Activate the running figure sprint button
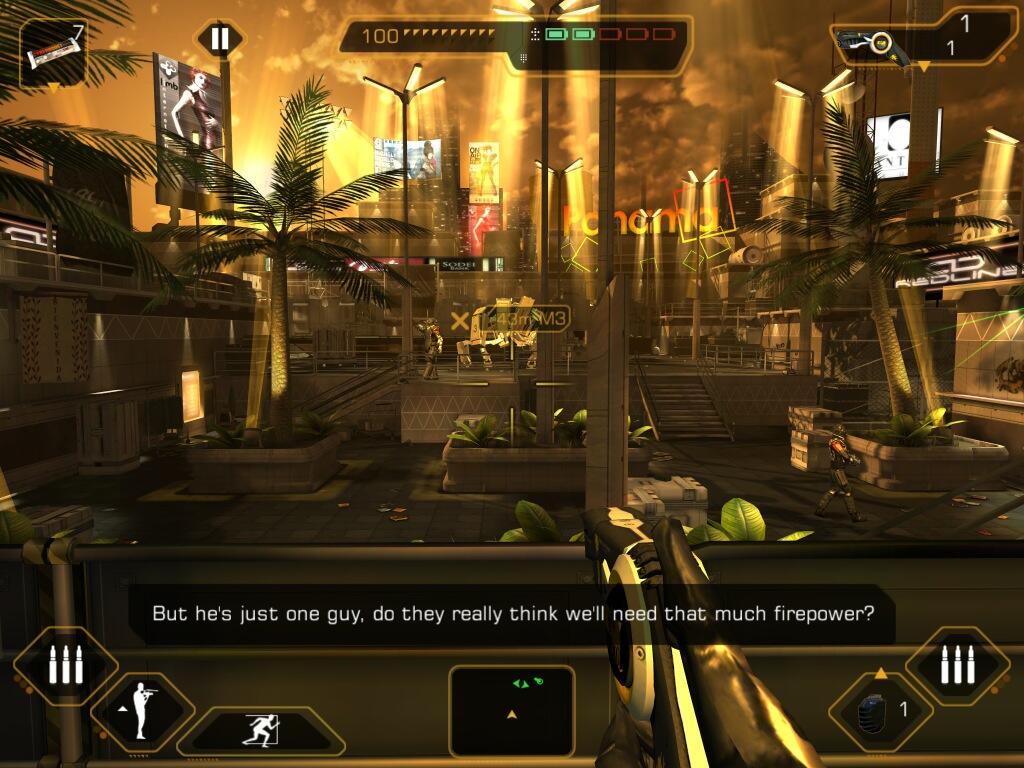The image size is (1024, 768). (261, 730)
